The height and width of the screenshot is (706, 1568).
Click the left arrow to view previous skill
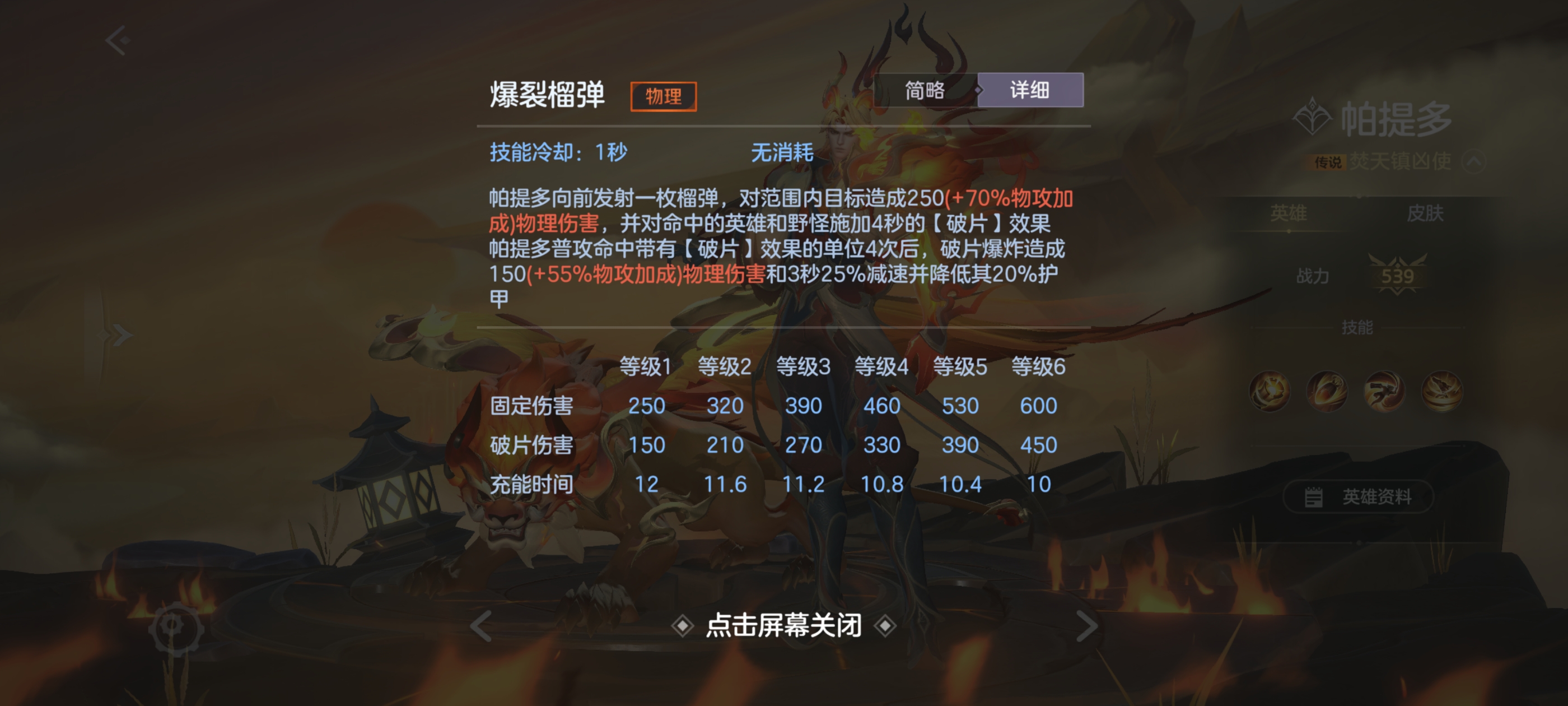tap(481, 626)
